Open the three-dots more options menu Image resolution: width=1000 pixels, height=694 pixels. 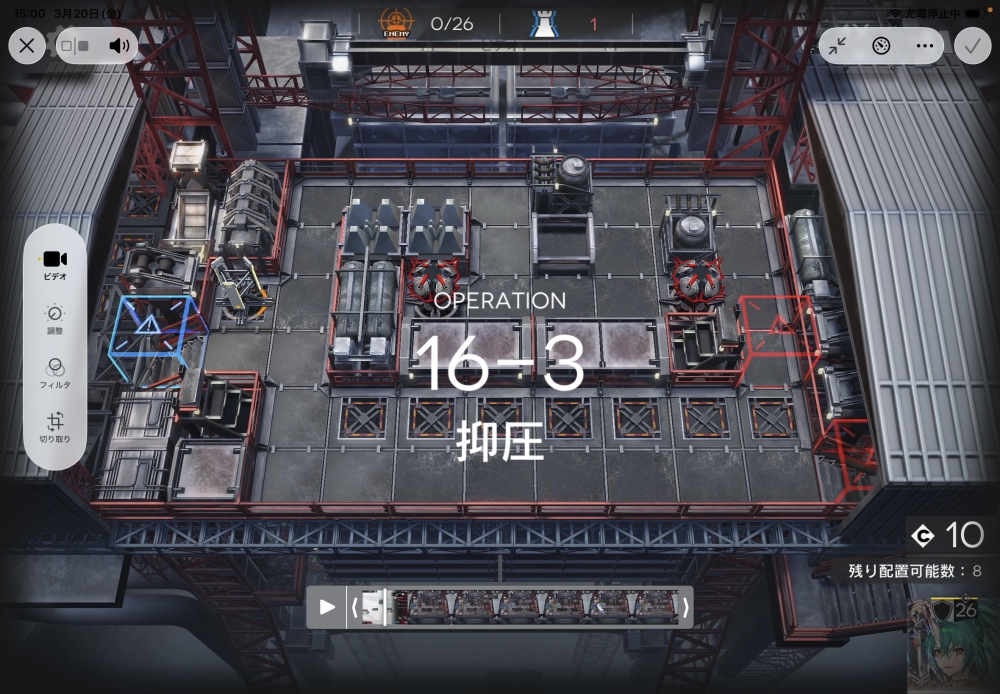924,45
